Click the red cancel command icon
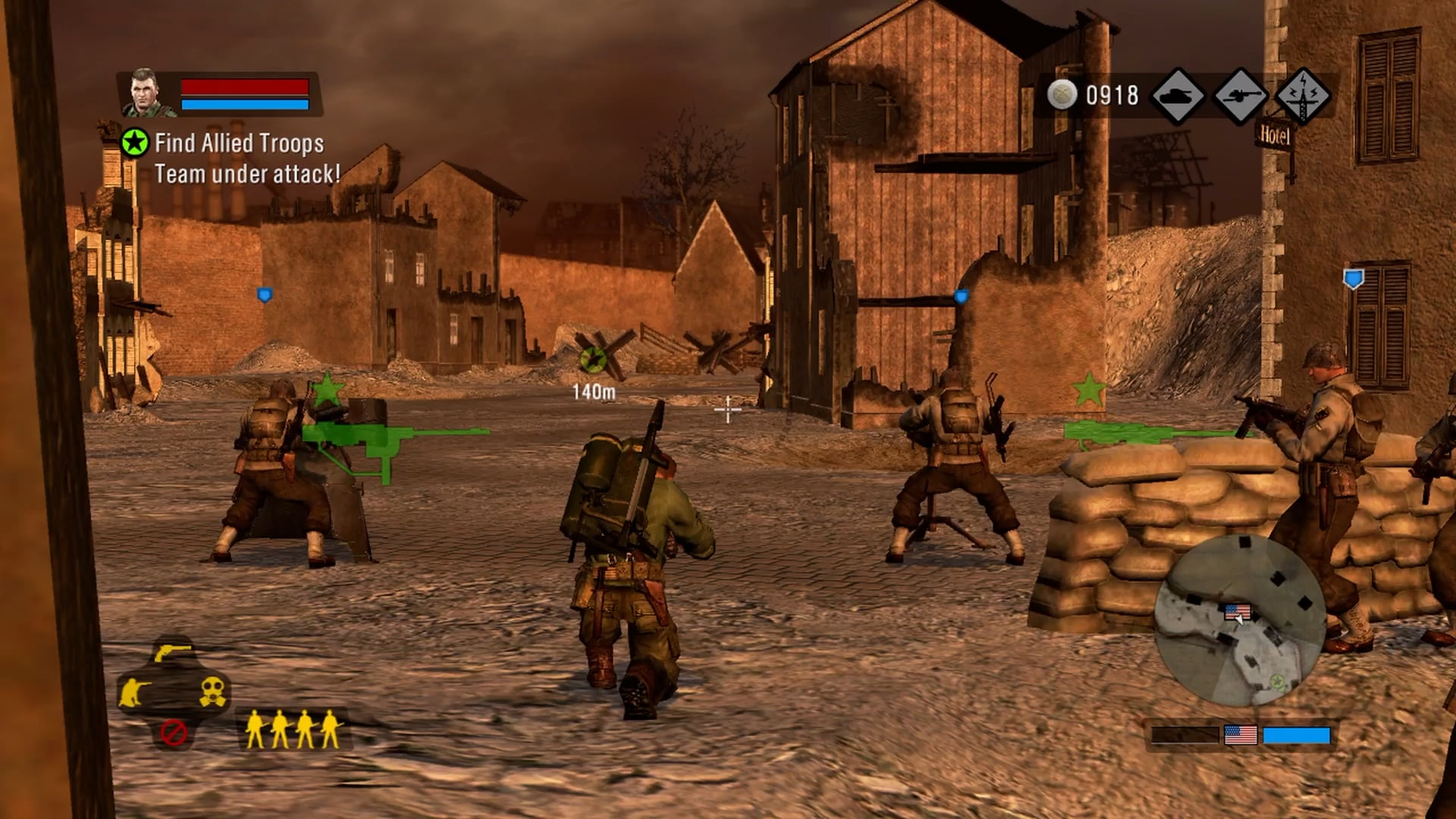The height and width of the screenshot is (819, 1456). coord(174,733)
